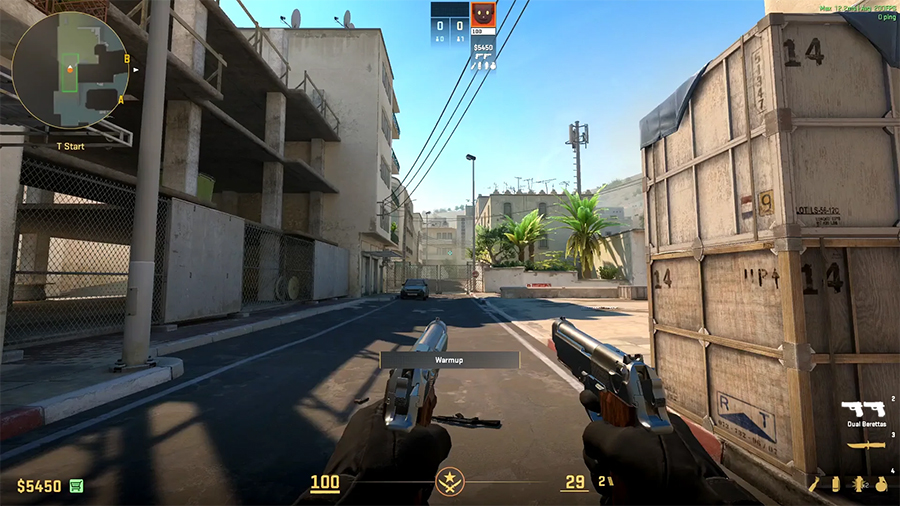The width and height of the screenshot is (900, 506).
Task: Choose the flashbang grenade icon
Action: click(858, 484)
